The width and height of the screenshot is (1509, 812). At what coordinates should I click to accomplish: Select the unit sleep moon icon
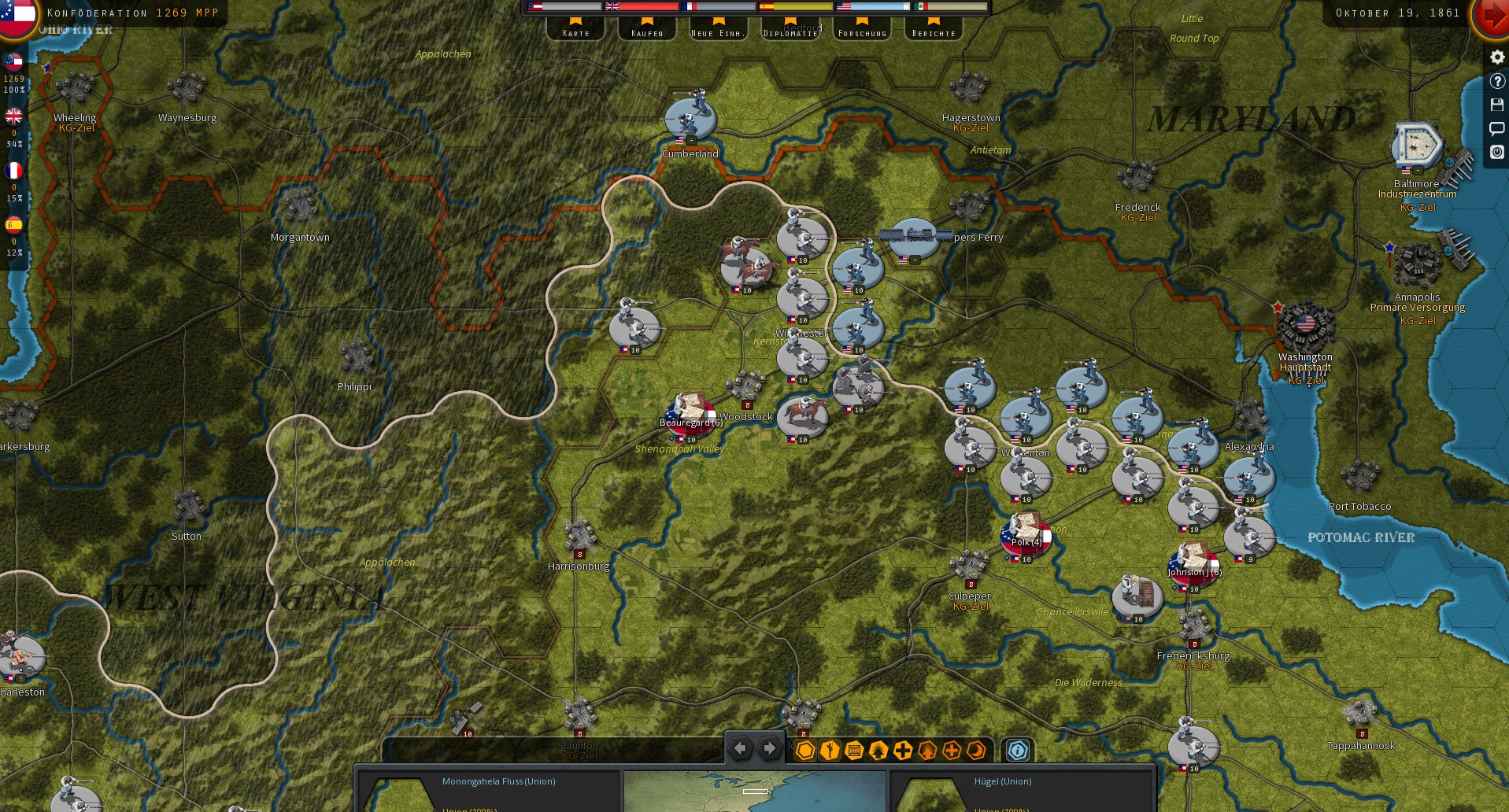pyautogui.click(x=976, y=751)
